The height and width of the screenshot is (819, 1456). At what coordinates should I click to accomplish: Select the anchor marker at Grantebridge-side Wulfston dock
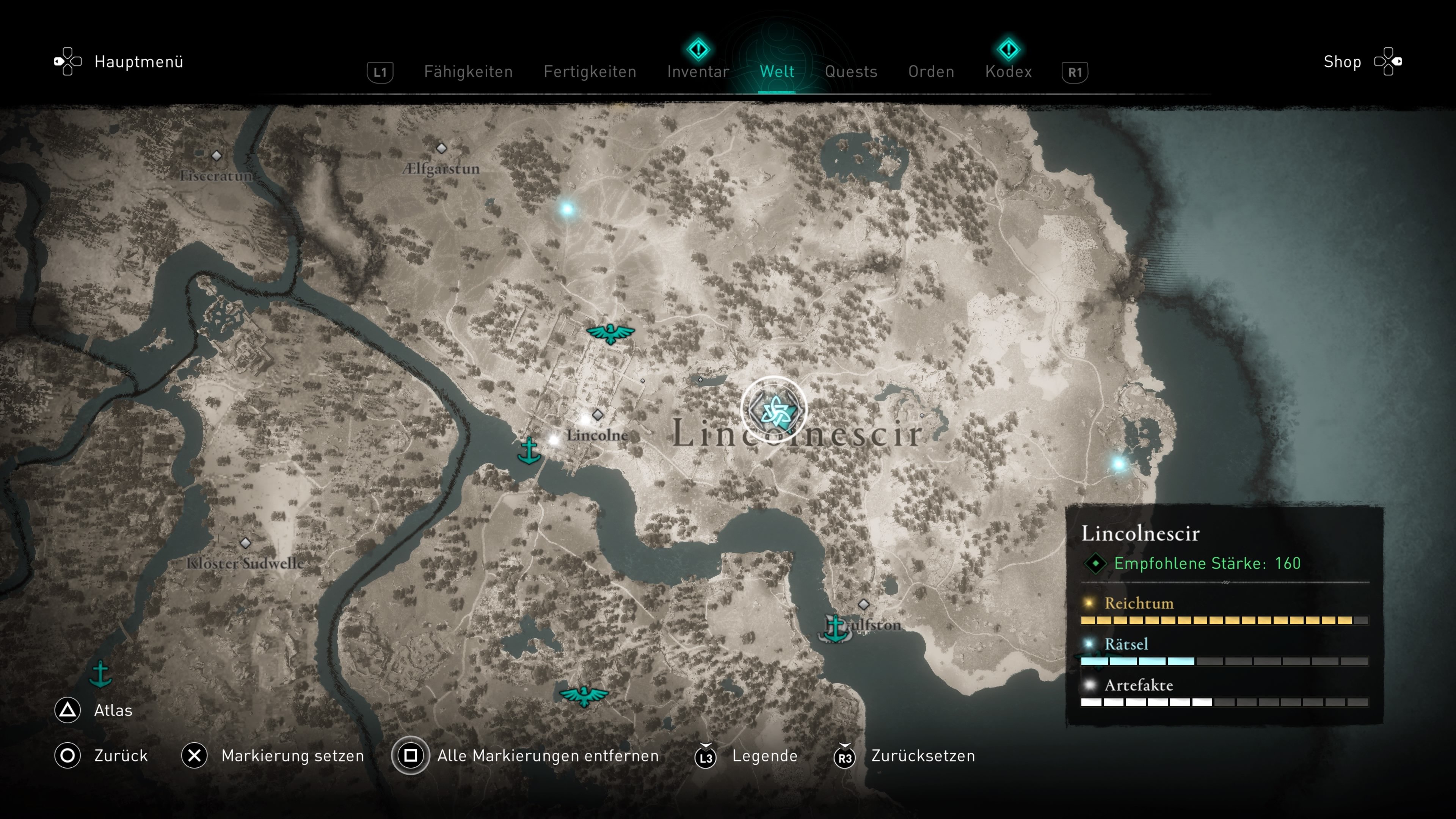835,628
